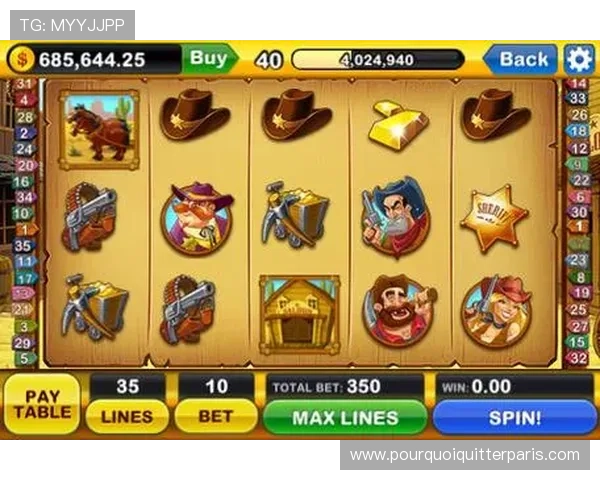
Task: Open settings with the gear icon
Action: [x=579, y=59]
